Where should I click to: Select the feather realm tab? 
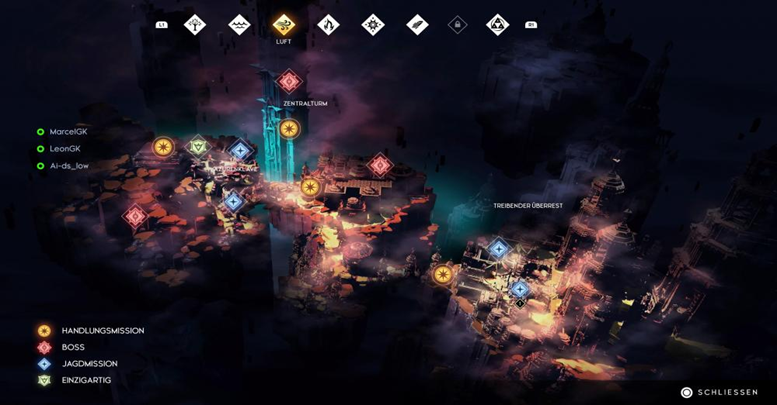tap(417, 24)
